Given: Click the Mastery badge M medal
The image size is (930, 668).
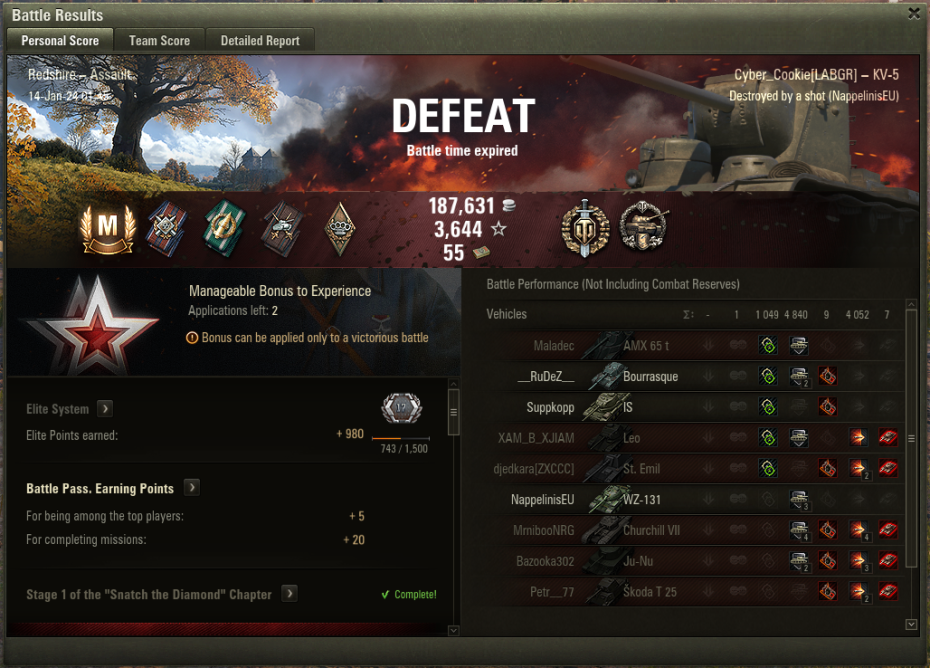Looking at the screenshot, I should click(x=107, y=229).
